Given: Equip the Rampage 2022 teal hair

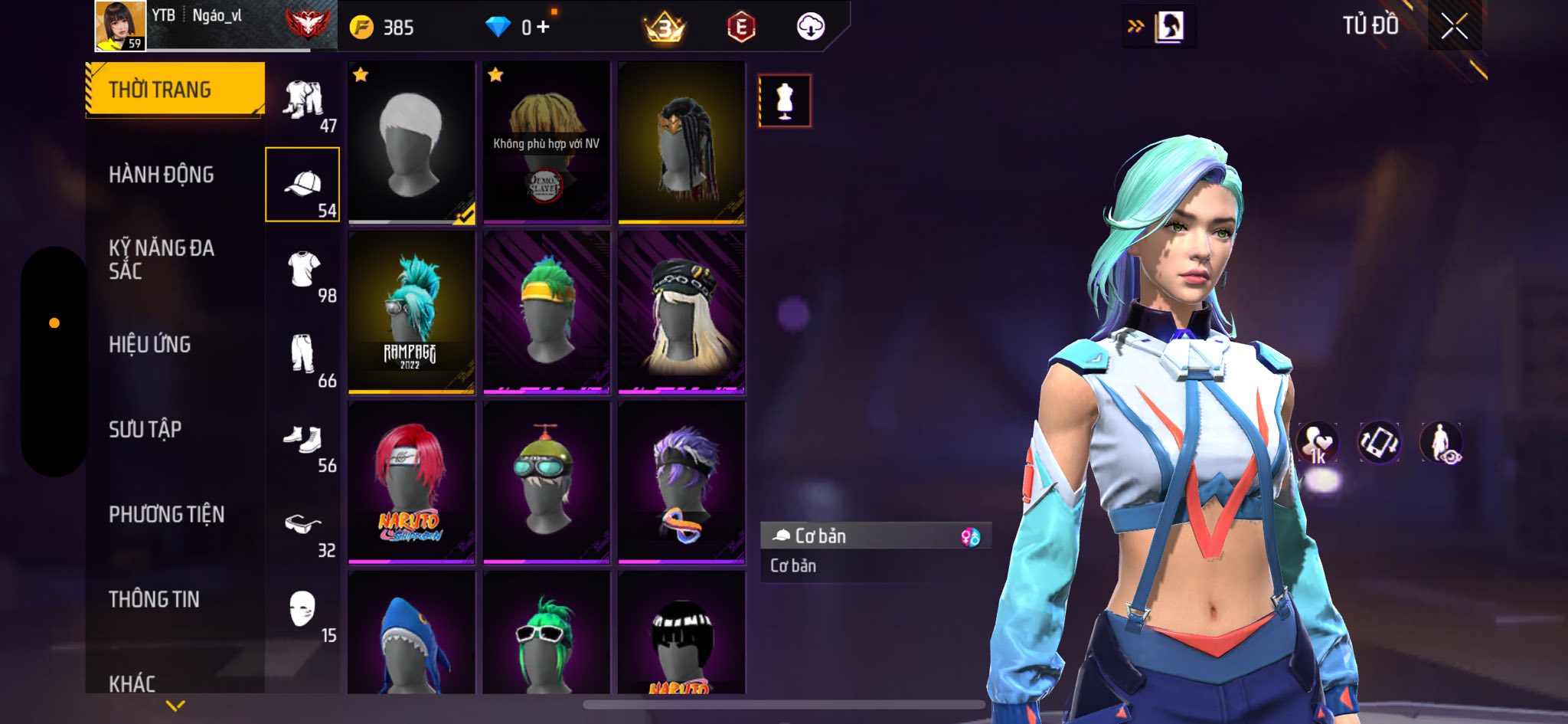Looking at the screenshot, I should pos(412,313).
